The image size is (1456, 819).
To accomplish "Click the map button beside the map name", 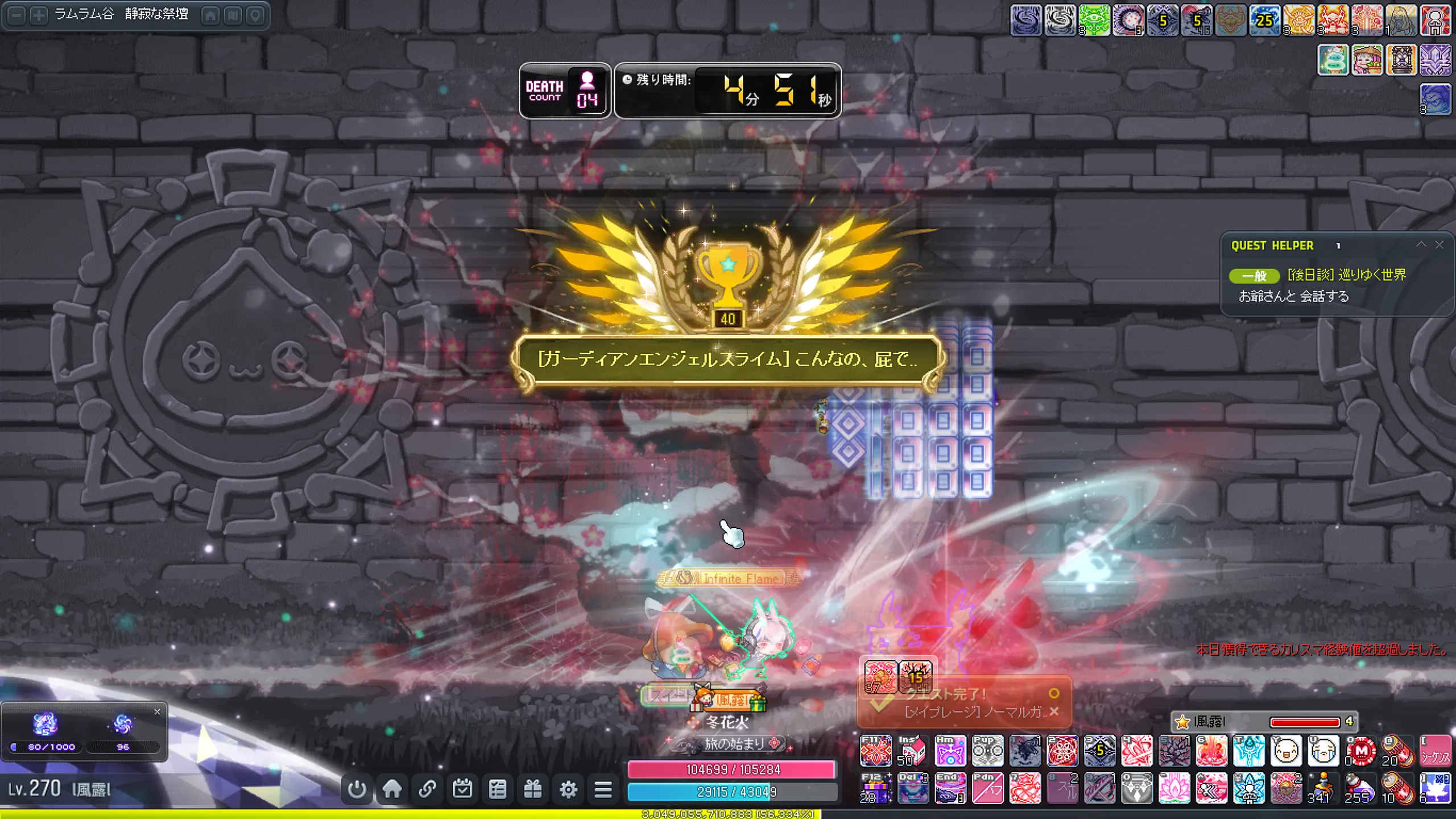I will tap(233, 15).
